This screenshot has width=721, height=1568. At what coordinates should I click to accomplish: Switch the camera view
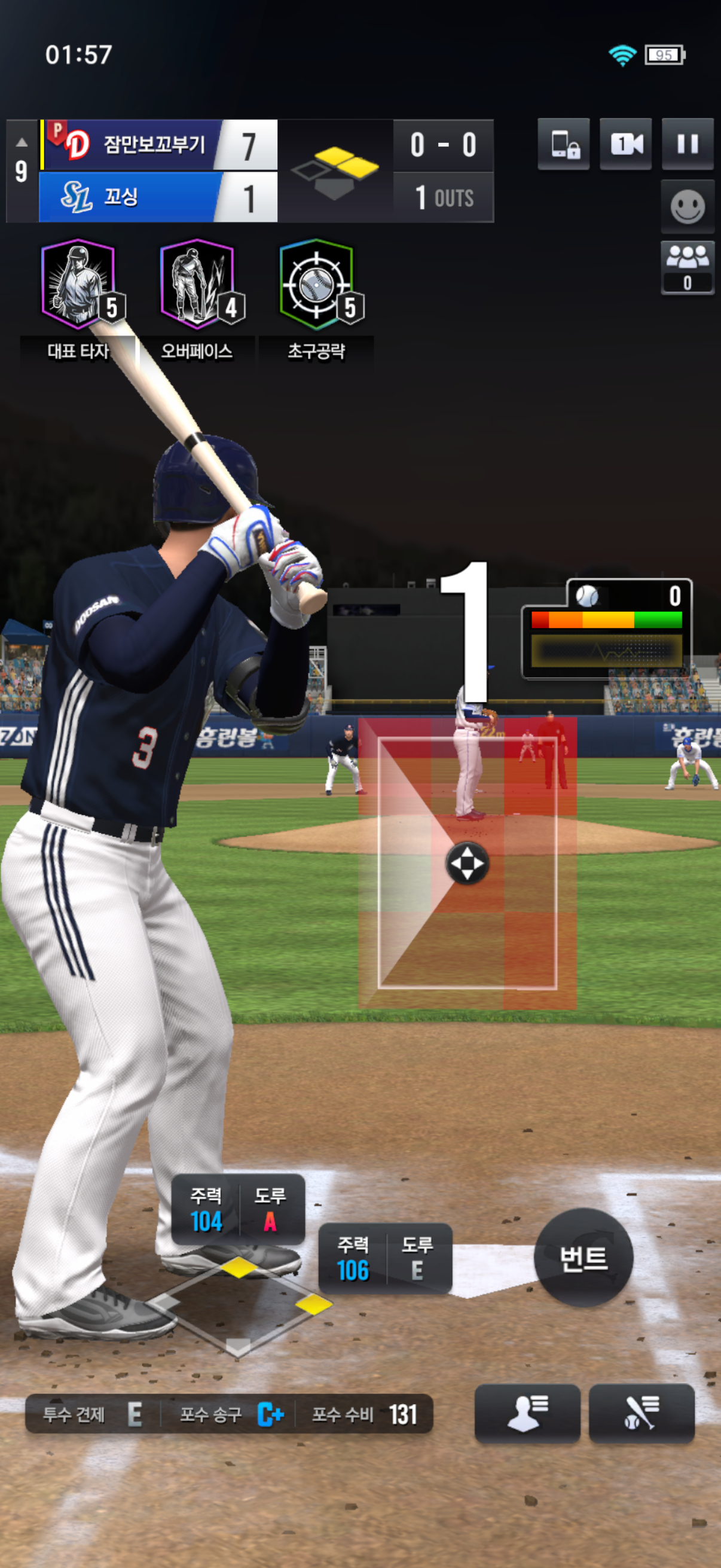625,144
